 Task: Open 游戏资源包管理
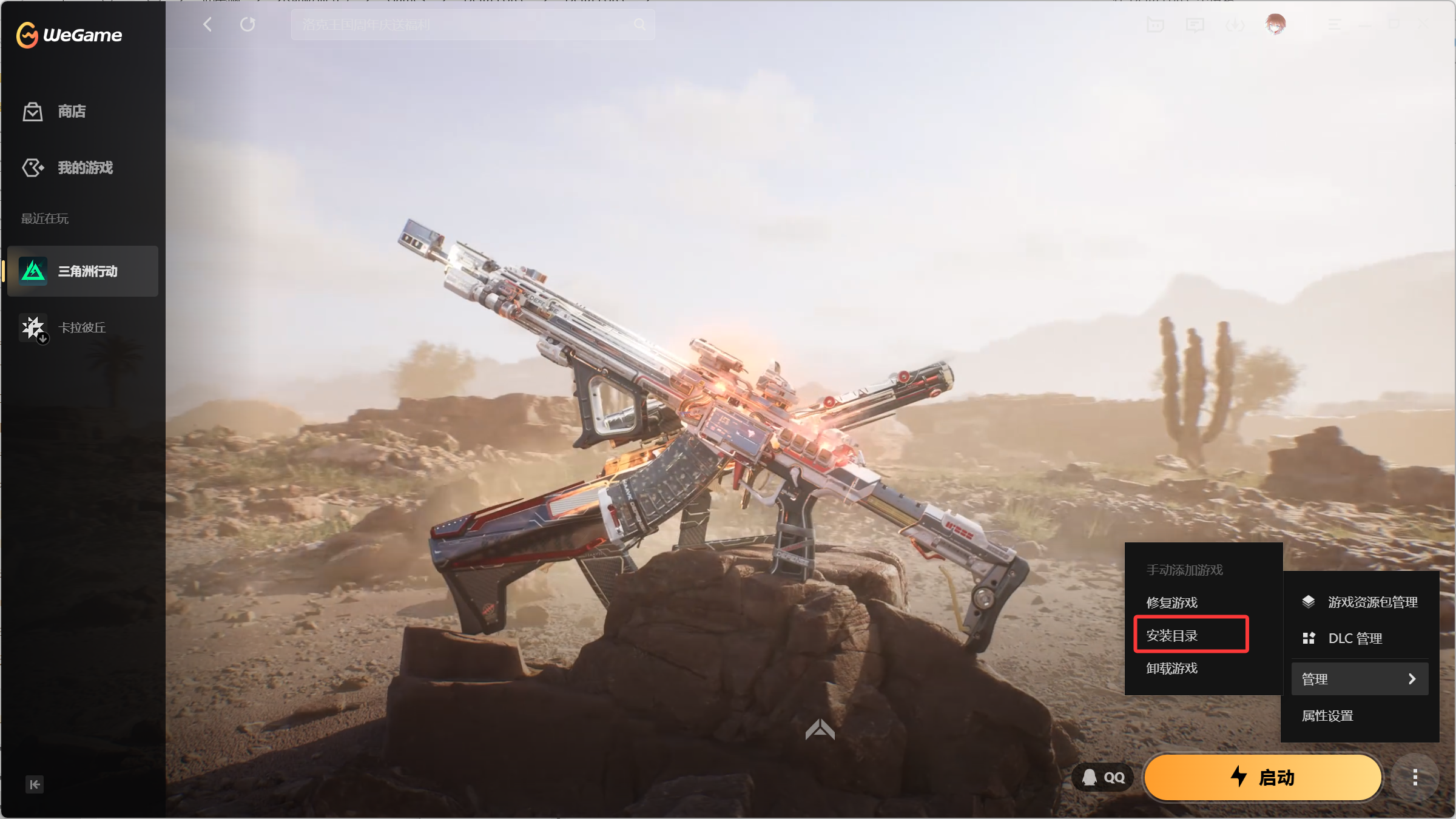1372,602
